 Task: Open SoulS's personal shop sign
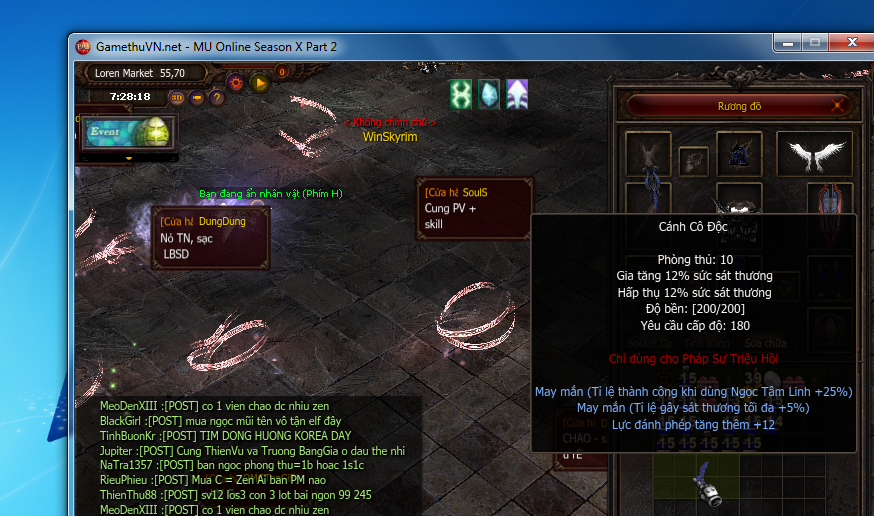(x=474, y=209)
